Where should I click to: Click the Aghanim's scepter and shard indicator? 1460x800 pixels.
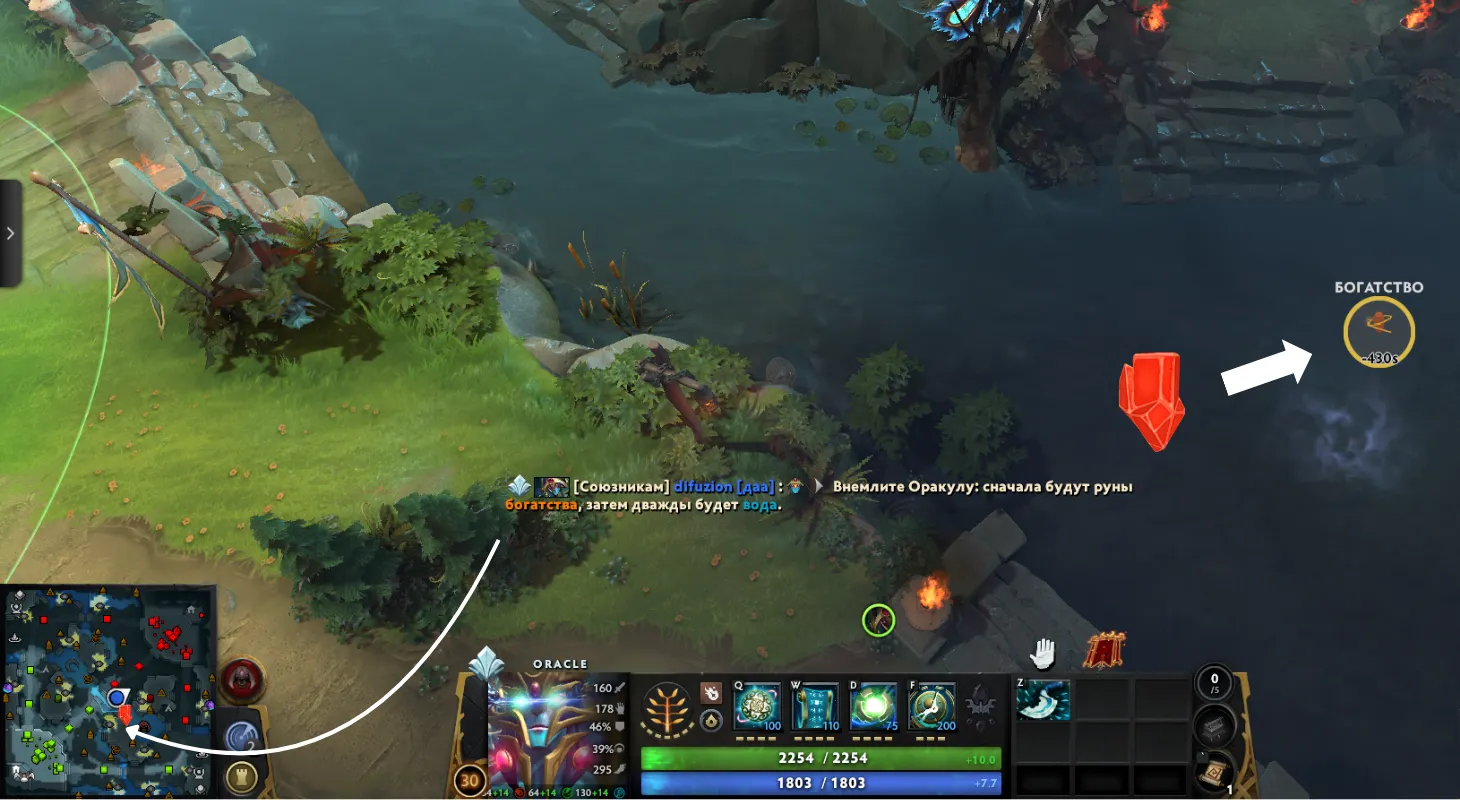click(x=980, y=706)
